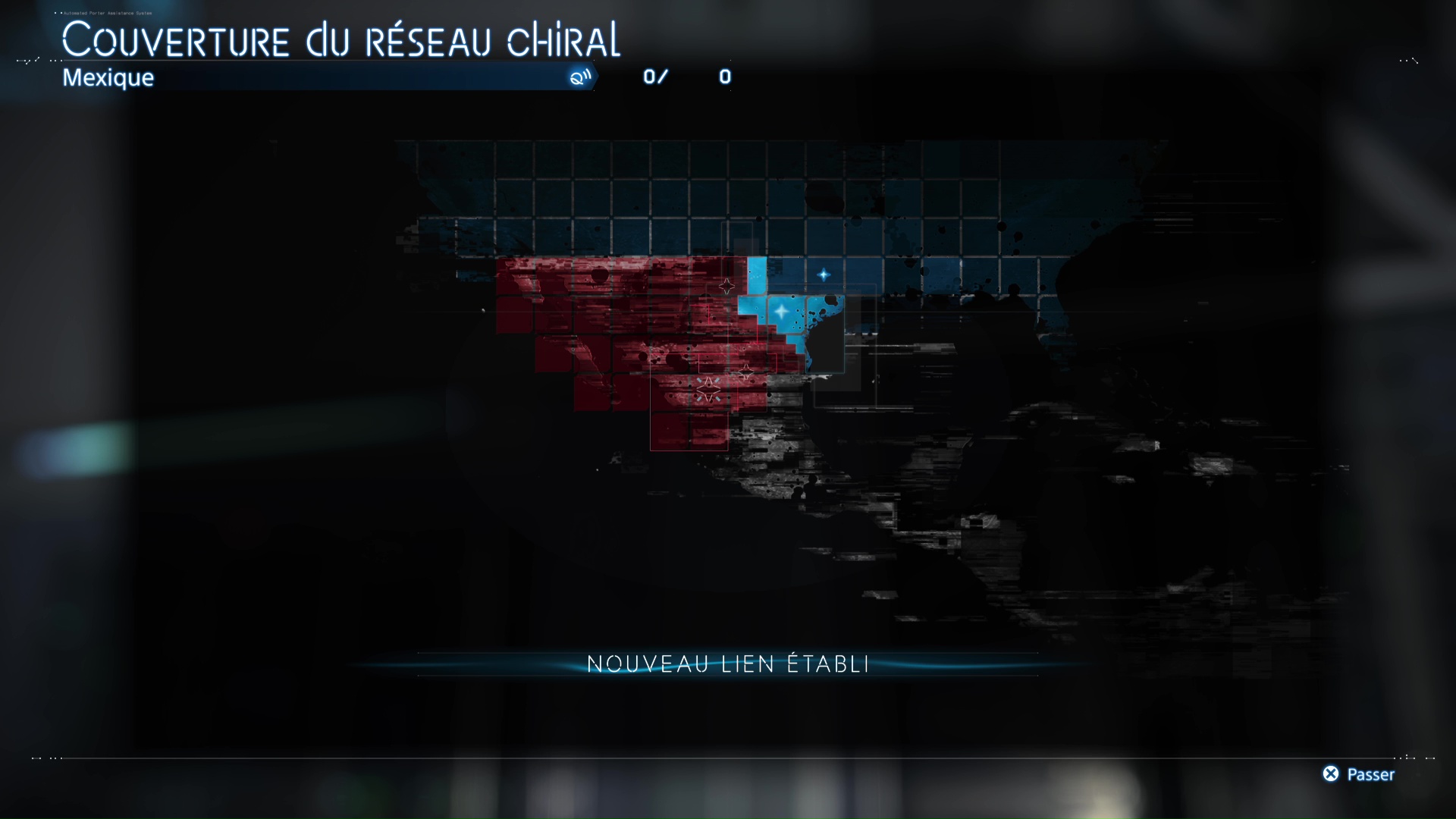Image resolution: width=1456 pixels, height=819 pixels.
Task: Click the chiral network signal icon beside Mexique
Action: pyautogui.click(x=580, y=77)
